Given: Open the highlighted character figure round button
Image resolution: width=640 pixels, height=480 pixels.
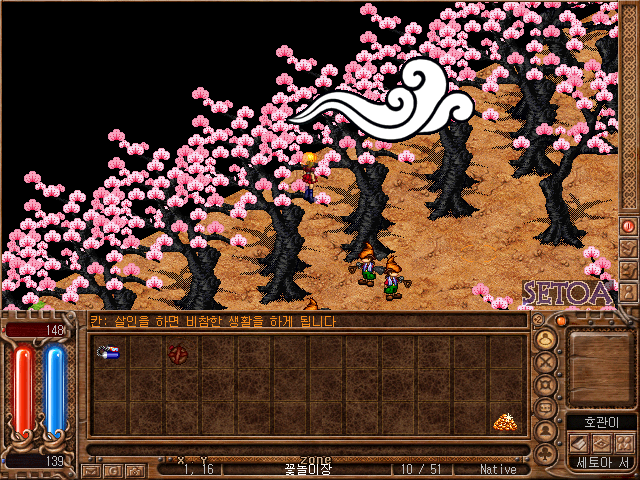Looking at the screenshot, I should click(545, 339).
